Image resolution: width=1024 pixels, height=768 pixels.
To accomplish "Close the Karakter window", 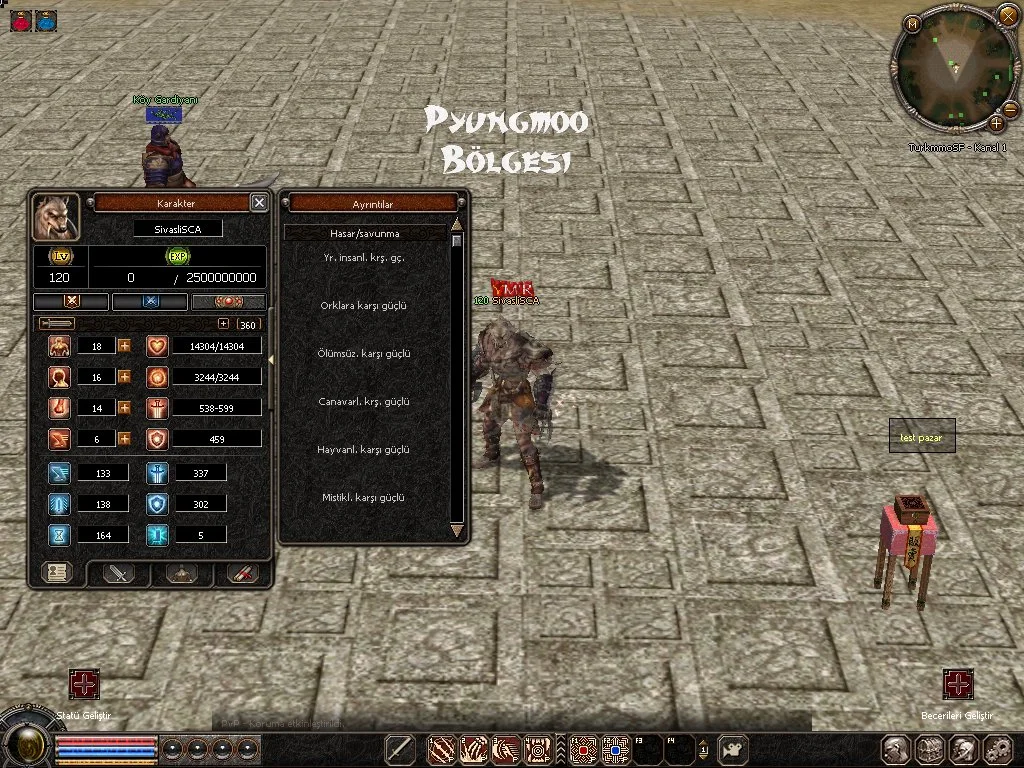I will point(259,202).
